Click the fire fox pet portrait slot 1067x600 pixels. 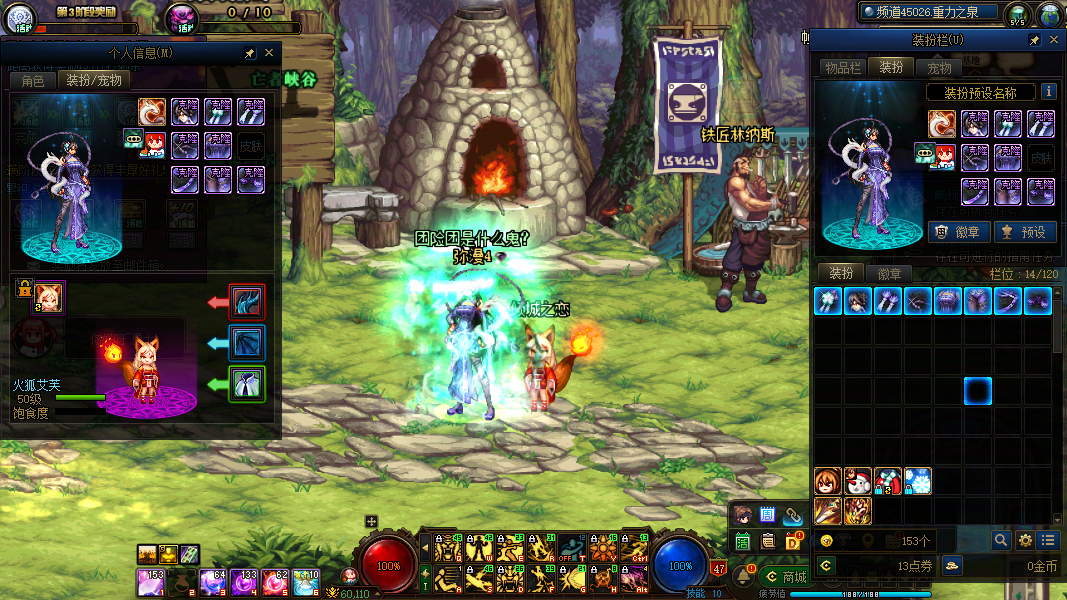click(x=48, y=296)
